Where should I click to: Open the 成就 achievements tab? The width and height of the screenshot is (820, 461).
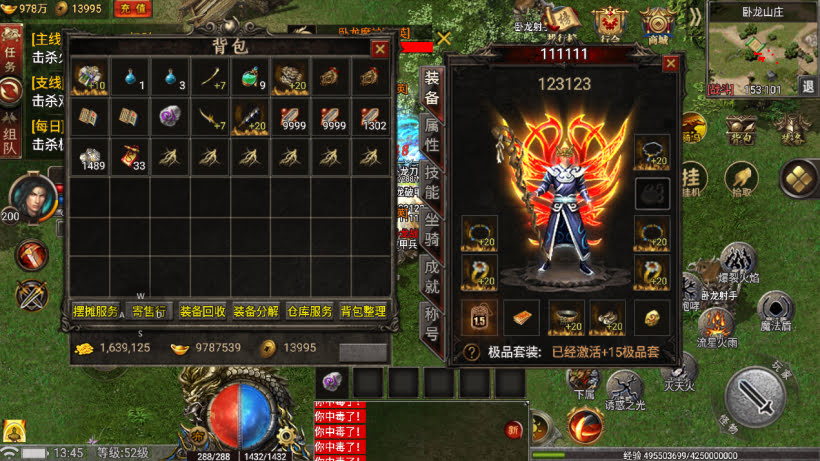click(432, 279)
